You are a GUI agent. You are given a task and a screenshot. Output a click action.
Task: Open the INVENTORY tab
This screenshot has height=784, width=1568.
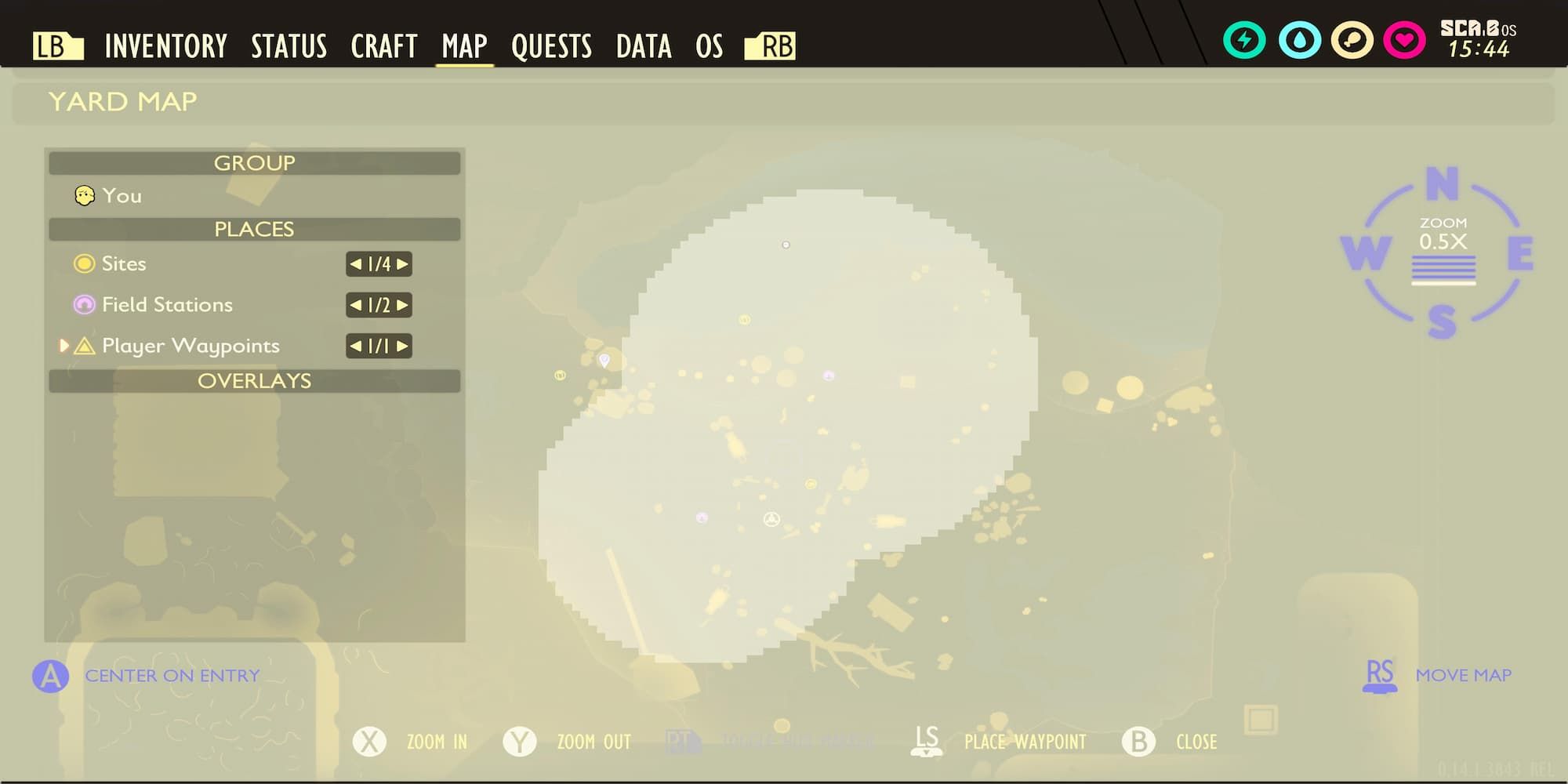coord(165,45)
